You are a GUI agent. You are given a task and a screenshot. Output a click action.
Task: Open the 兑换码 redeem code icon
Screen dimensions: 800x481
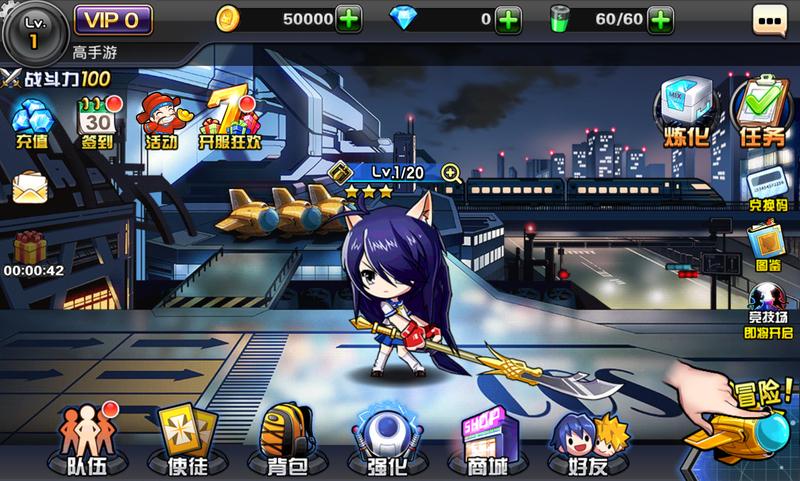pyautogui.click(x=764, y=190)
